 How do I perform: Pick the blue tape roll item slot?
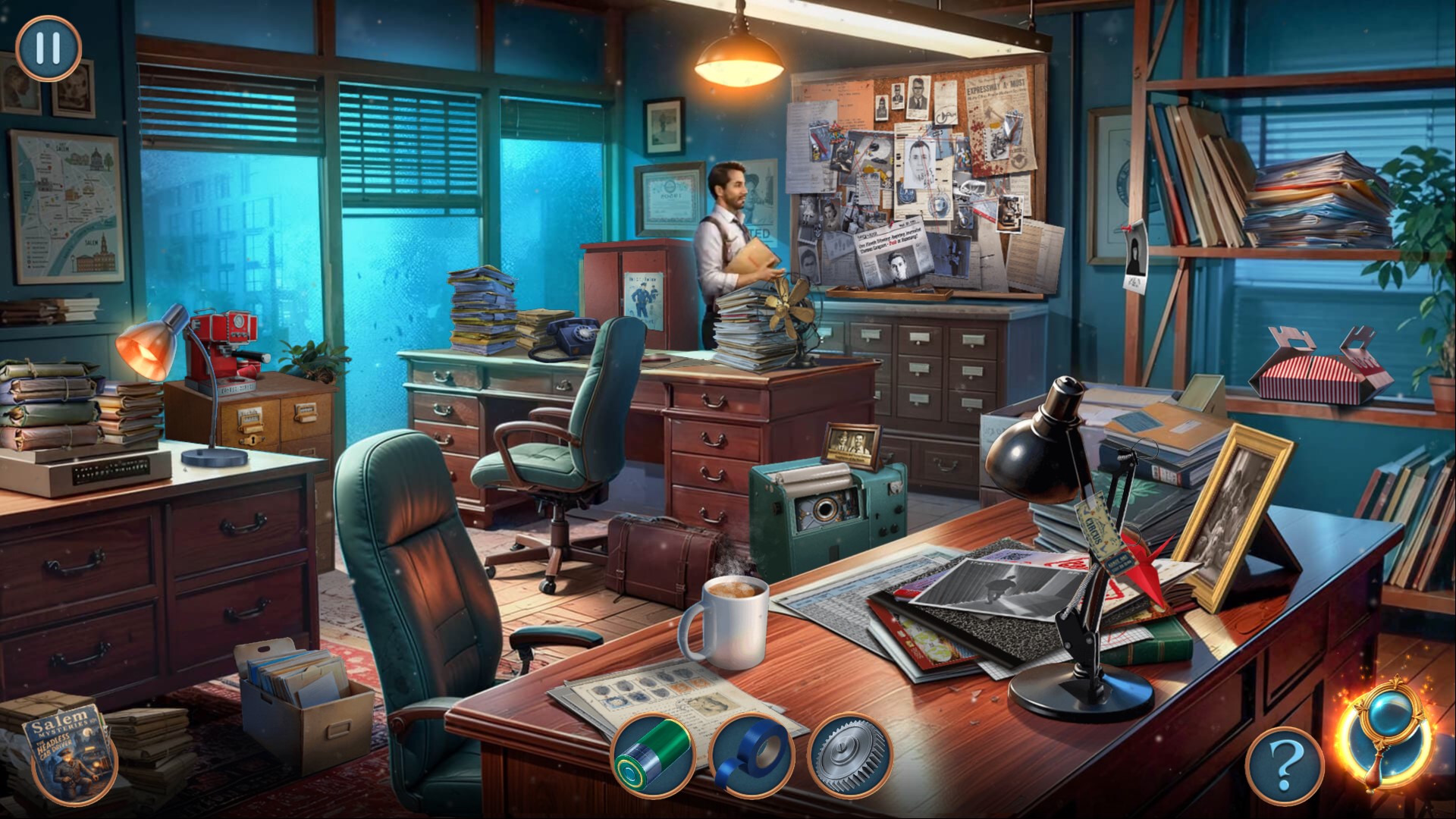751,755
